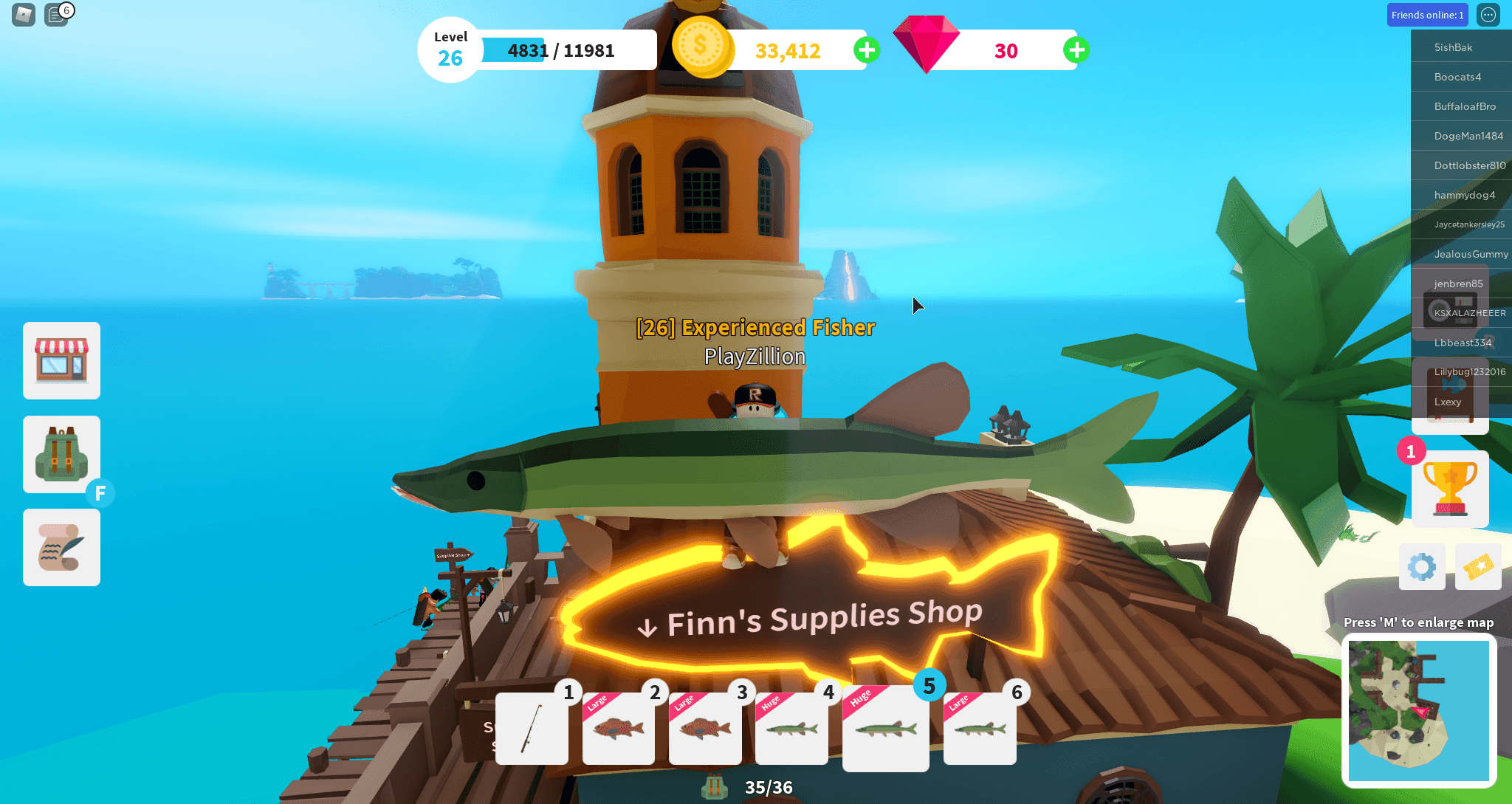The width and height of the screenshot is (1512, 804).
Task: Open the shop via storefront icon
Action: point(61,361)
